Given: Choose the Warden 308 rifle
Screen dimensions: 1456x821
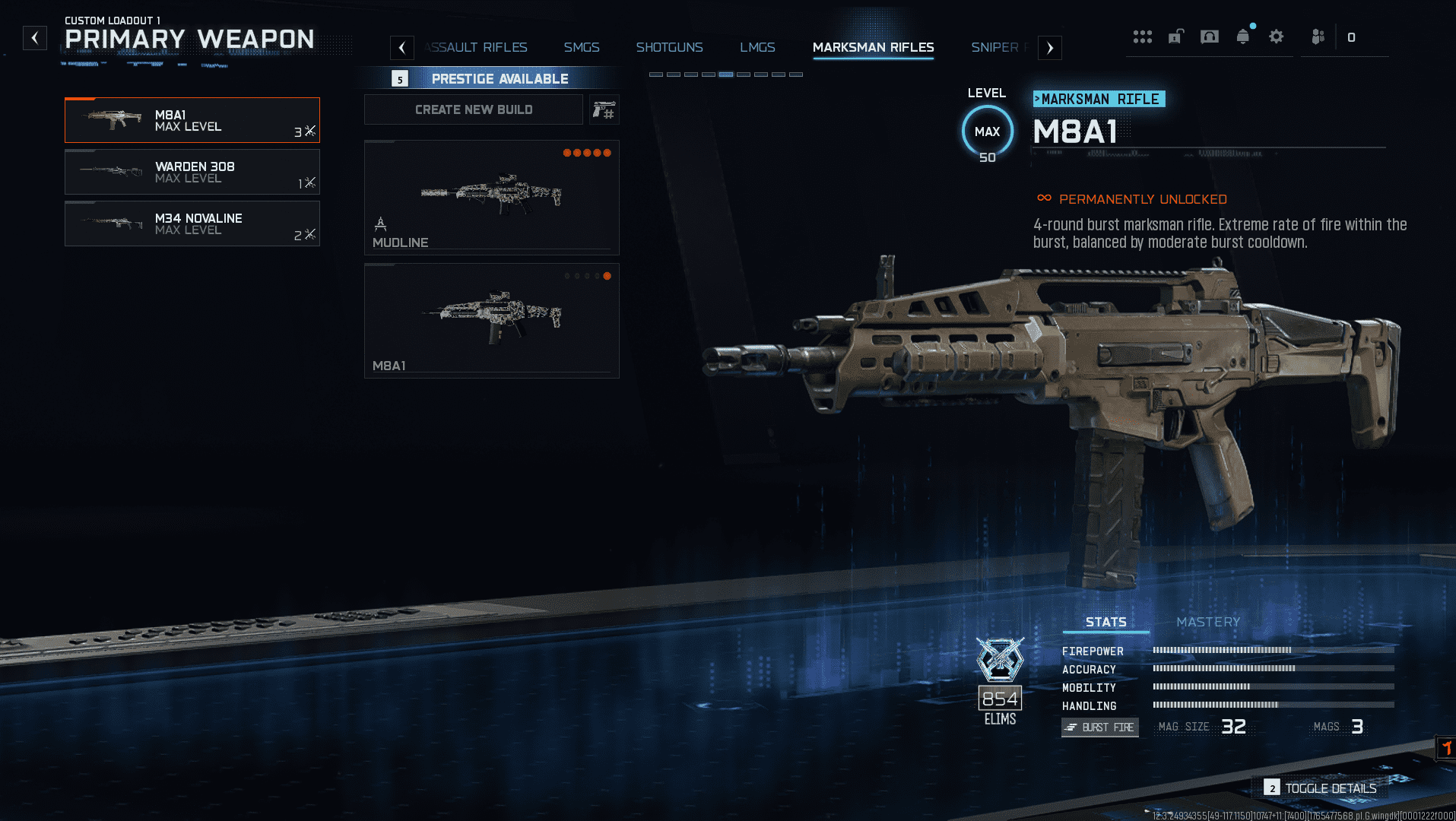Looking at the screenshot, I should point(192,172).
